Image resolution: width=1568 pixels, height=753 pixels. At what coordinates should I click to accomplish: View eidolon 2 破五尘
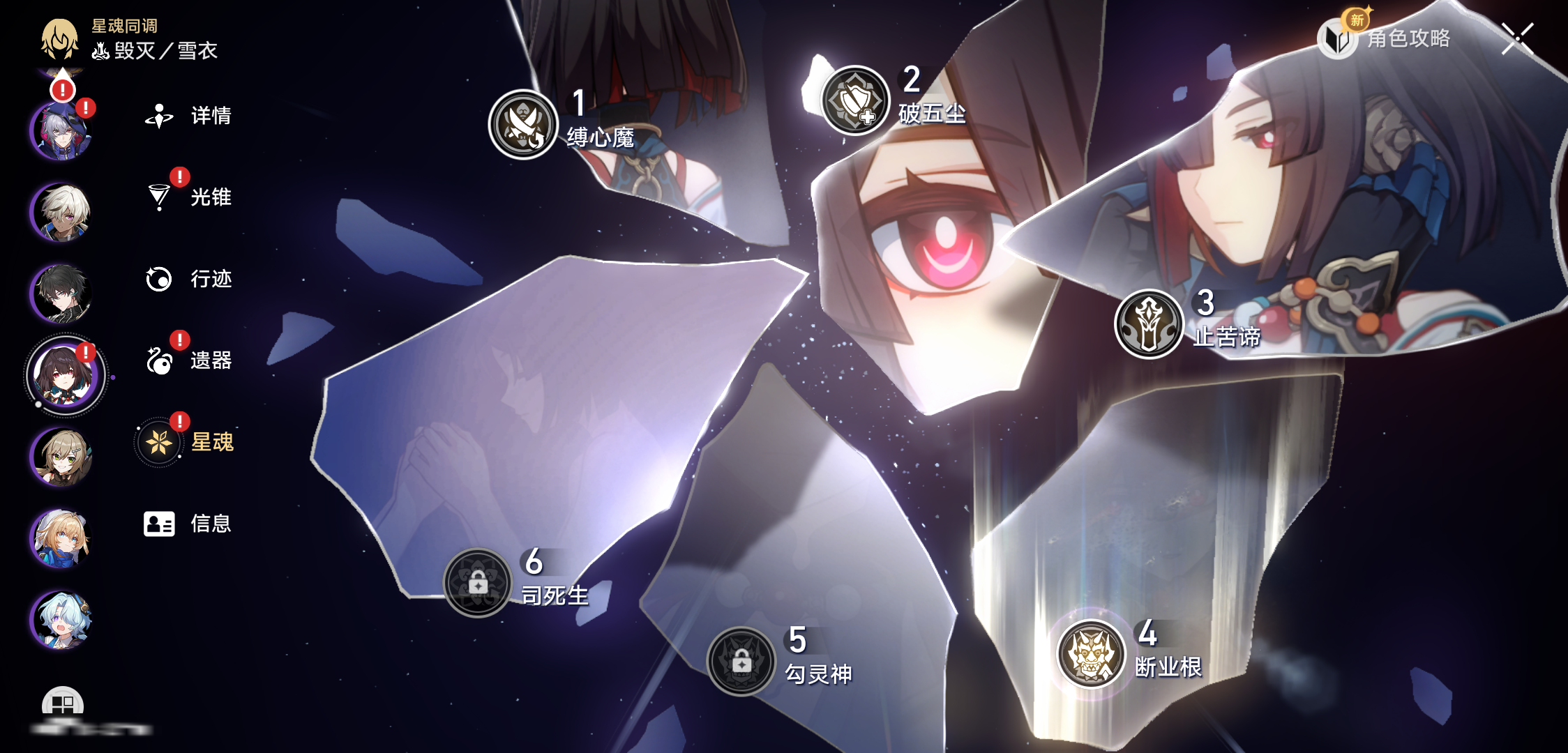(x=855, y=101)
